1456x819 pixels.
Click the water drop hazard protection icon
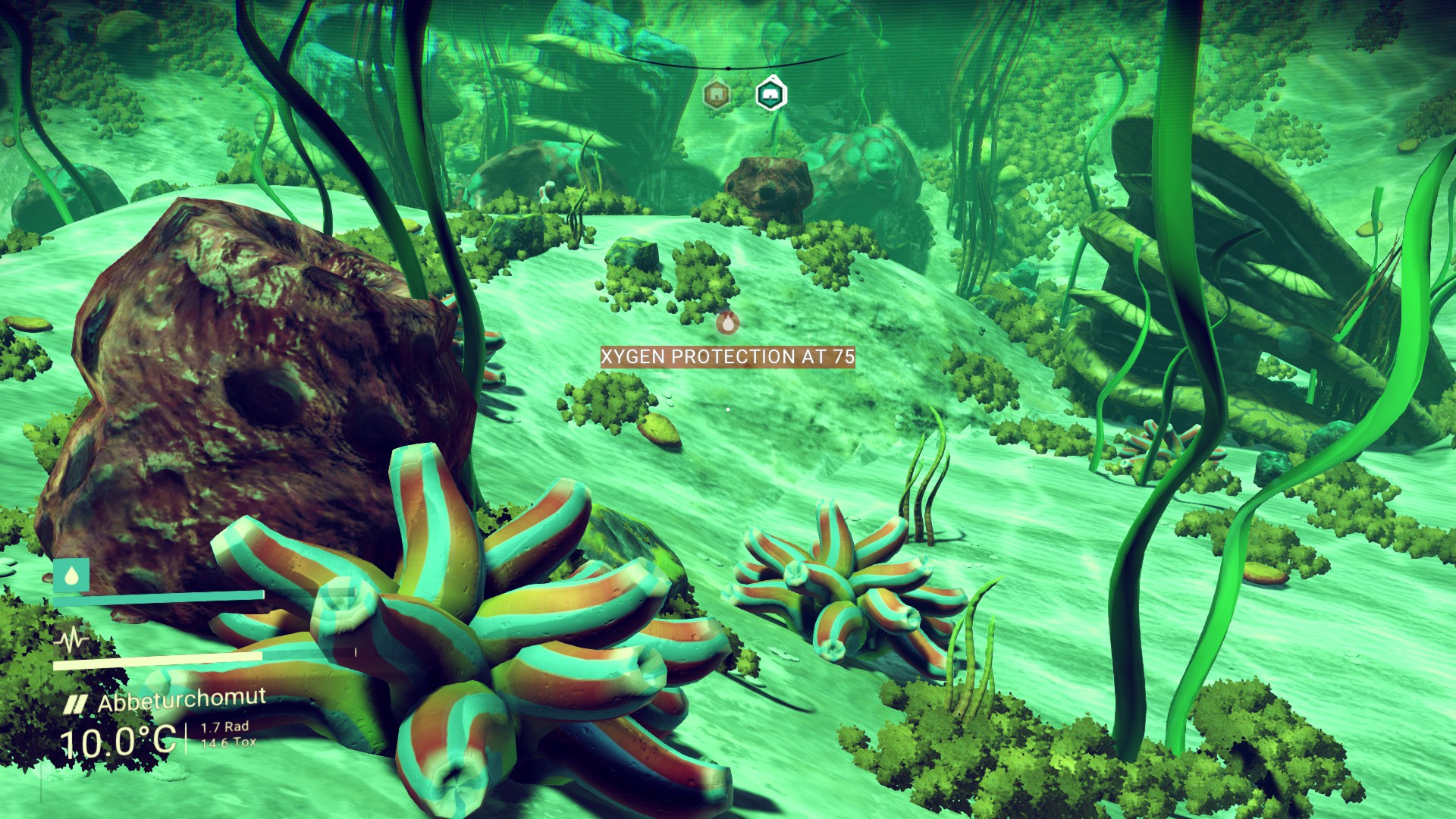tap(71, 576)
